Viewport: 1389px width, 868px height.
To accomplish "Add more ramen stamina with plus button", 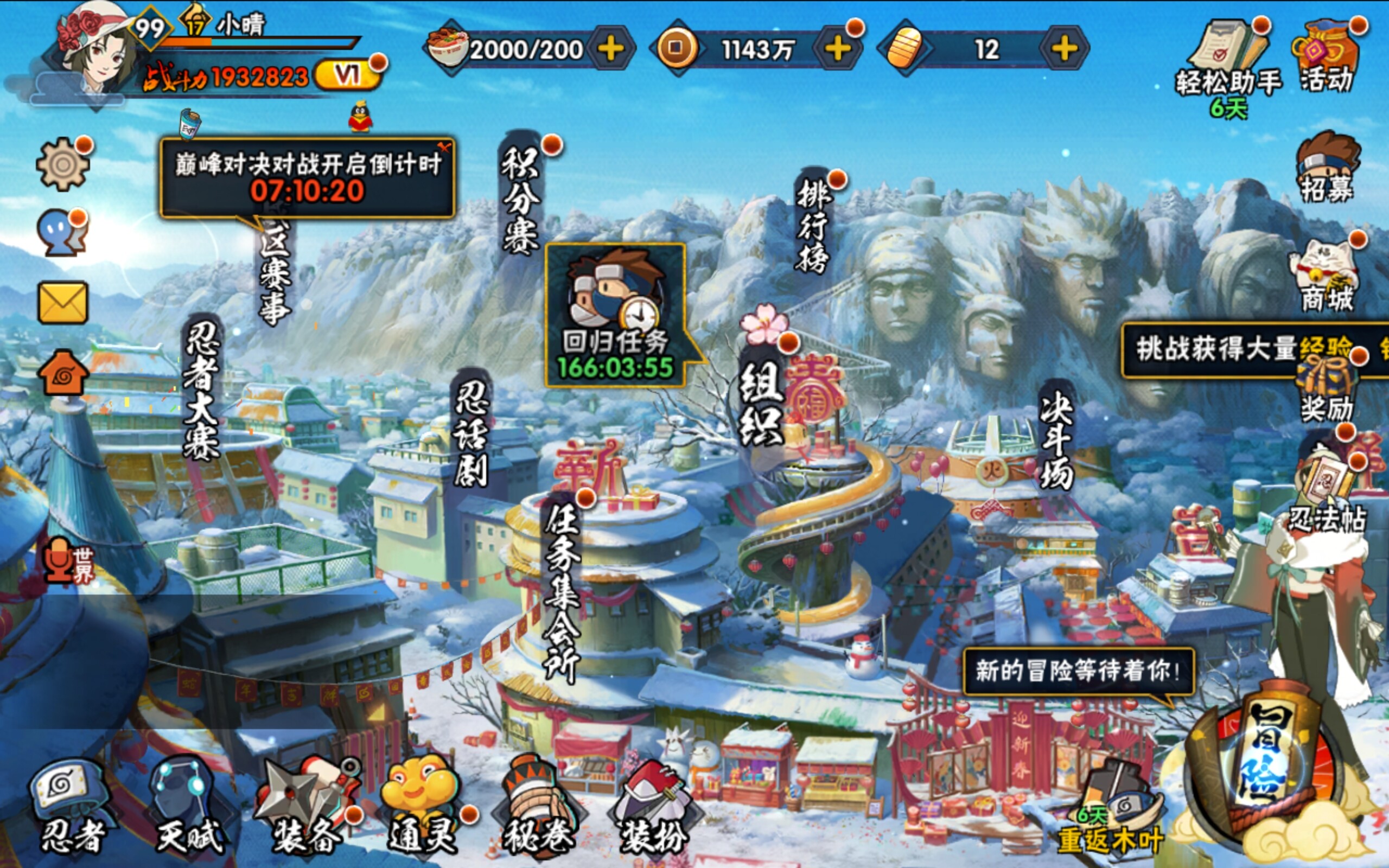I will (x=611, y=49).
